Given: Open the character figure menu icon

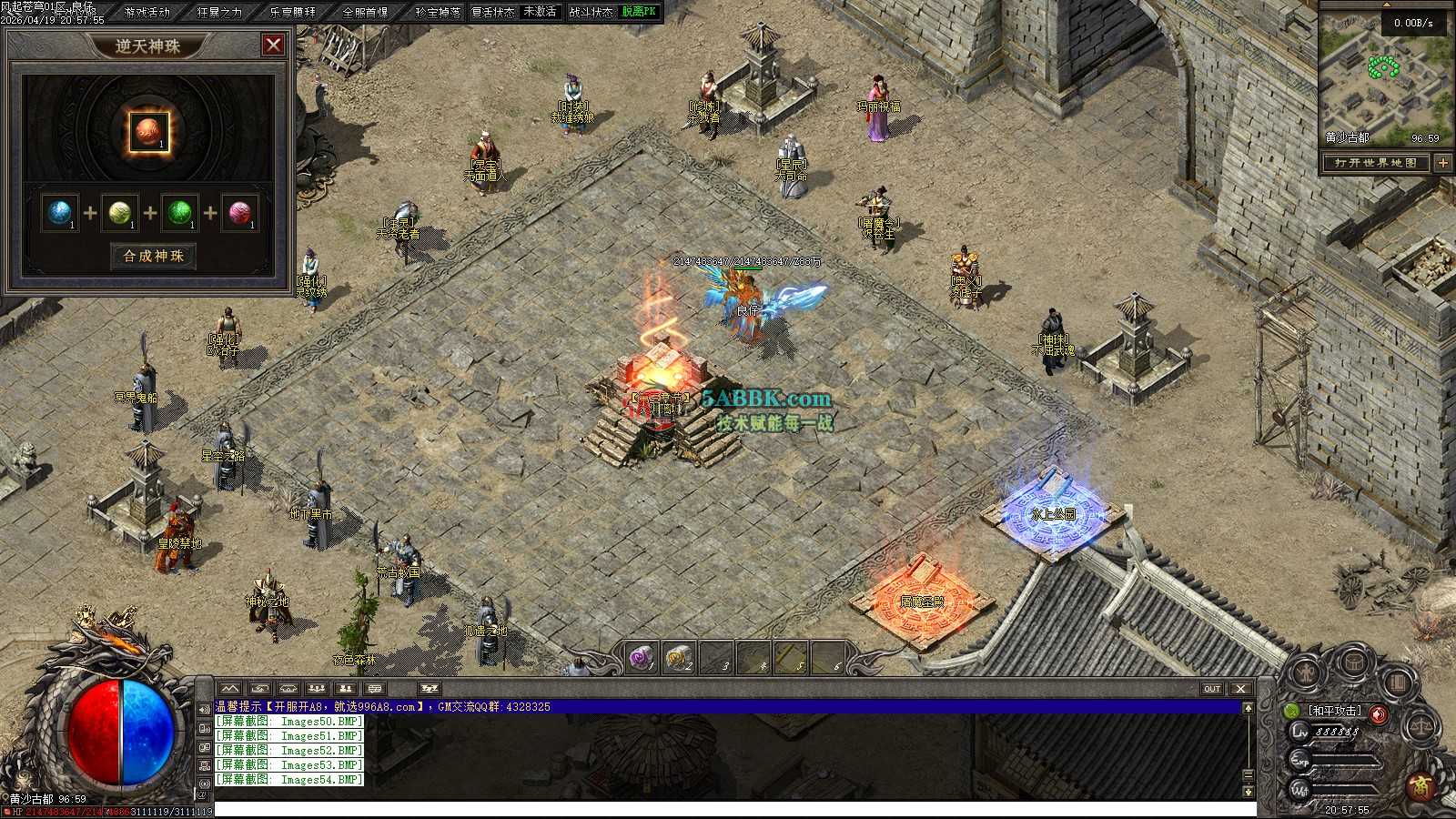Looking at the screenshot, I should point(1305,674).
